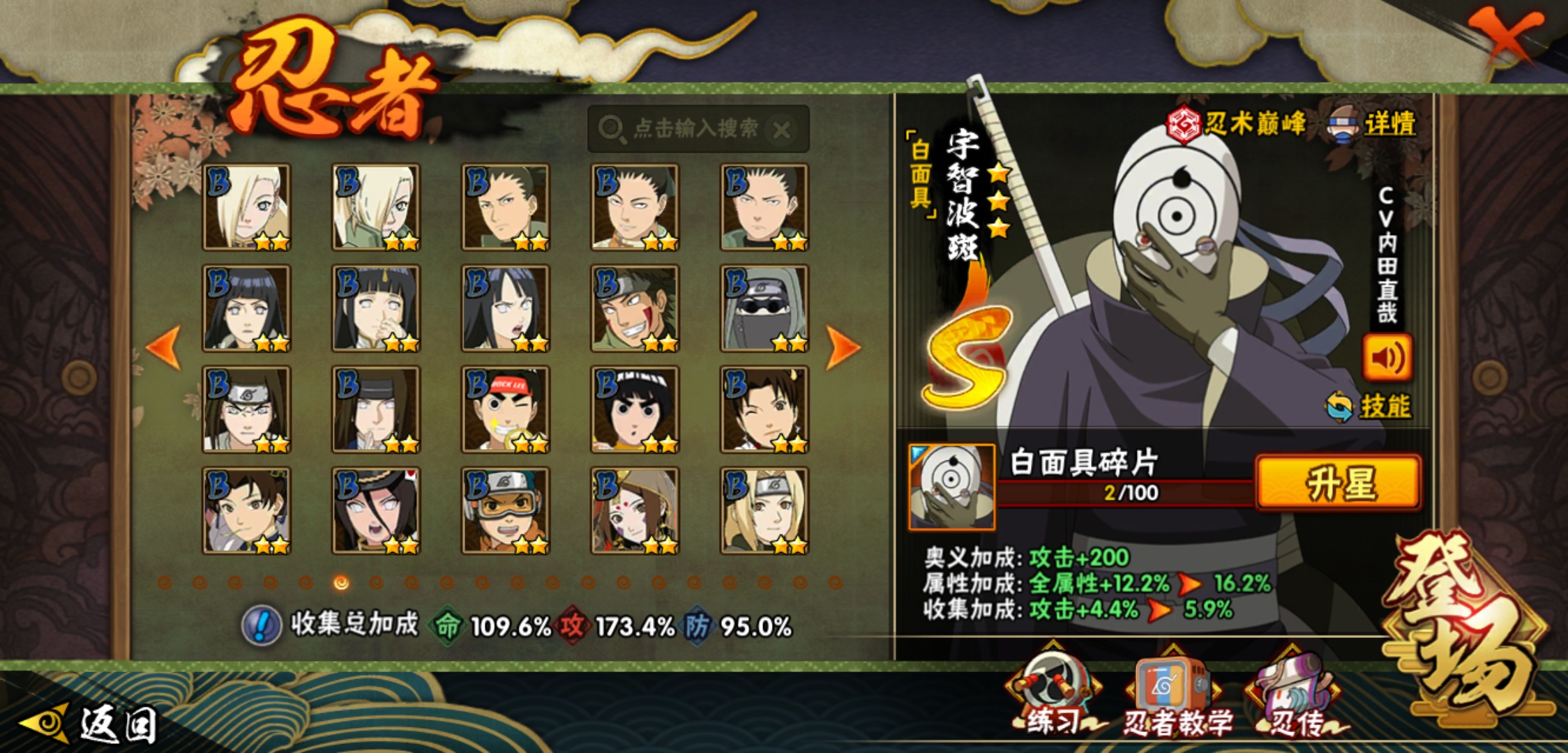1568x753 pixels.
Task: Play the character voice speaker button
Action: 1387,358
